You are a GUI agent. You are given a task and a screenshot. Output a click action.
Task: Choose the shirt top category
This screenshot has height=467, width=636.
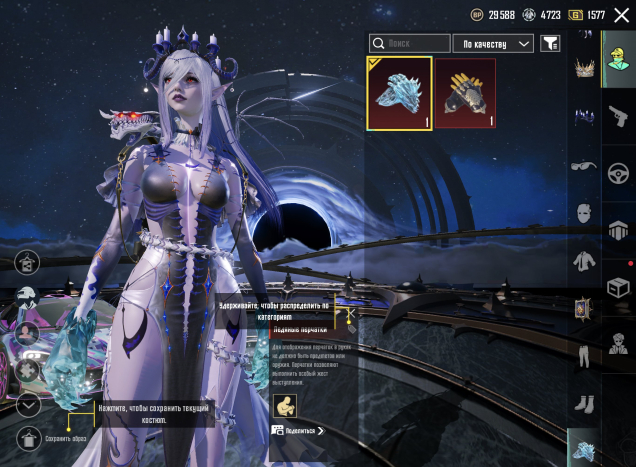click(x=584, y=261)
